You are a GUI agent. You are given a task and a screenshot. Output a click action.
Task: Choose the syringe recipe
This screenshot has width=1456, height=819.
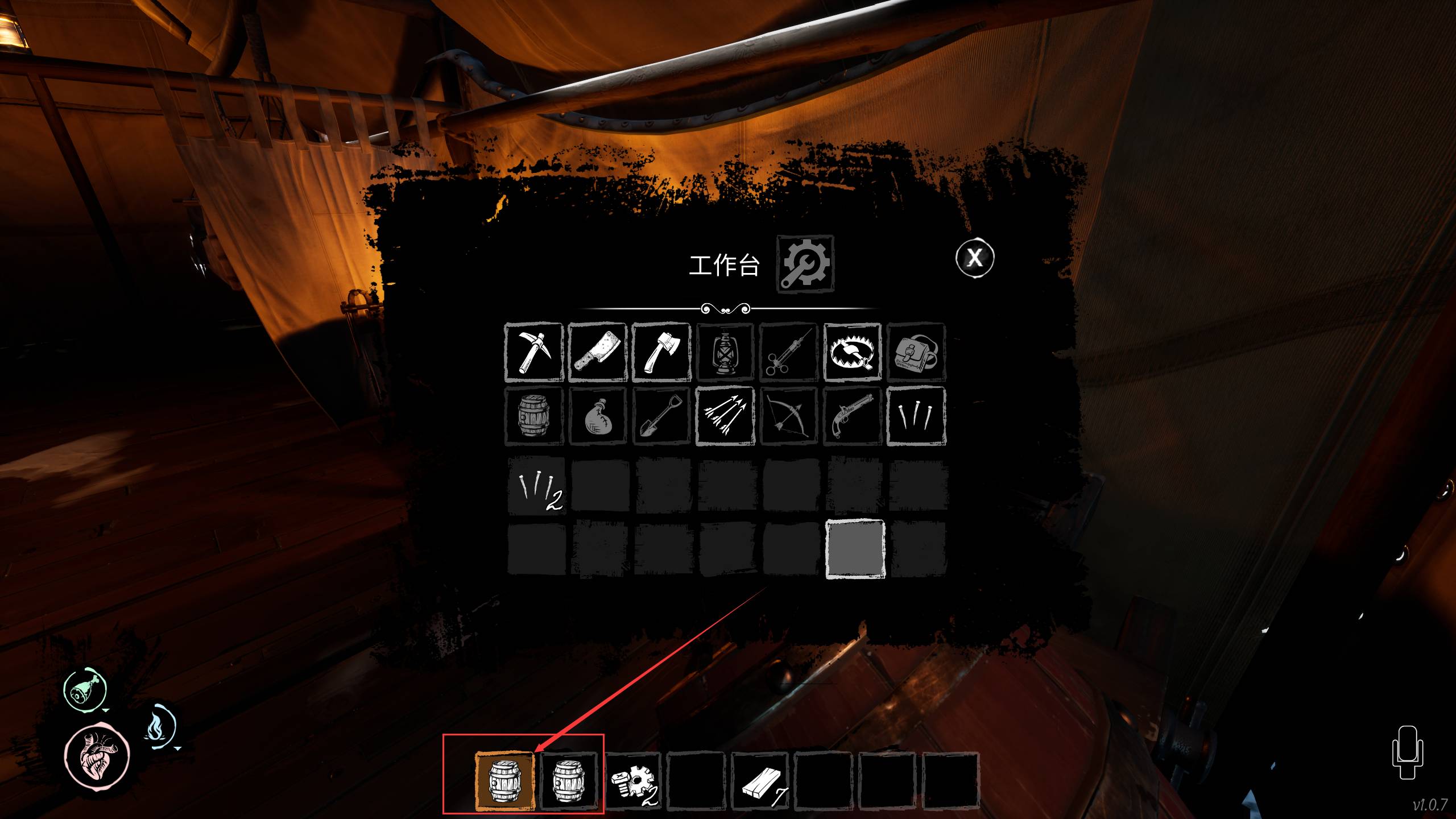[x=788, y=352]
